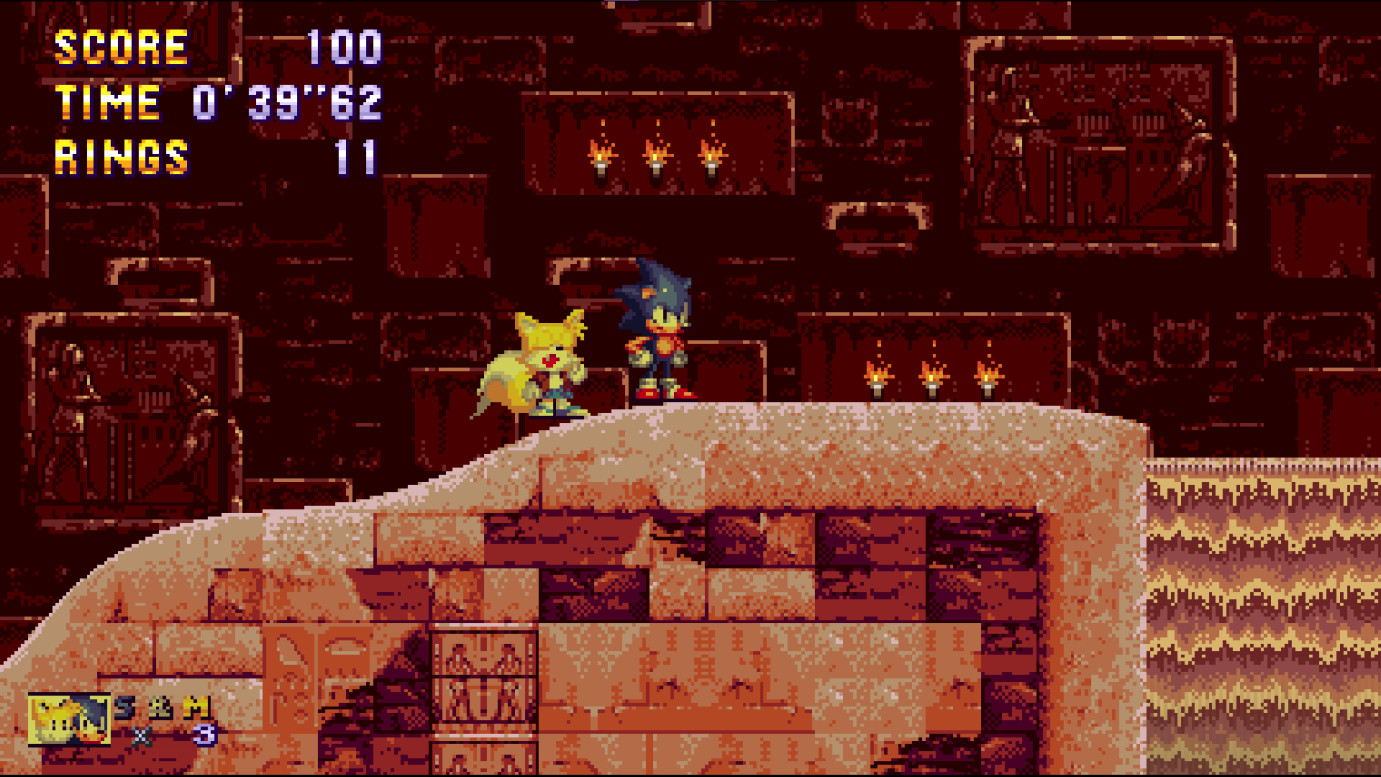Expand the RINGS counter showing 11

355,156
